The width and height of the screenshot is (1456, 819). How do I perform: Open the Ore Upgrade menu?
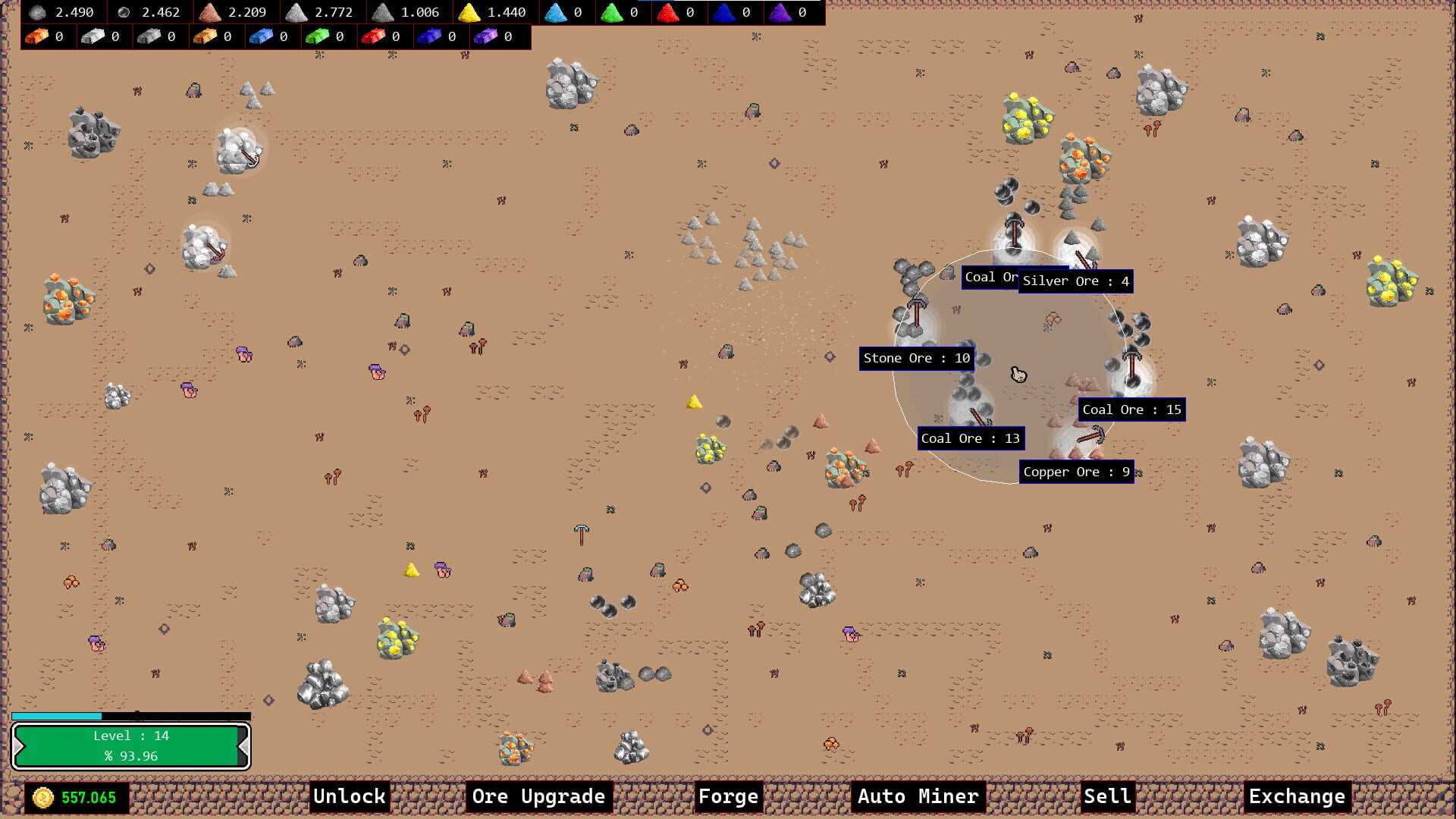pos(538,797)
